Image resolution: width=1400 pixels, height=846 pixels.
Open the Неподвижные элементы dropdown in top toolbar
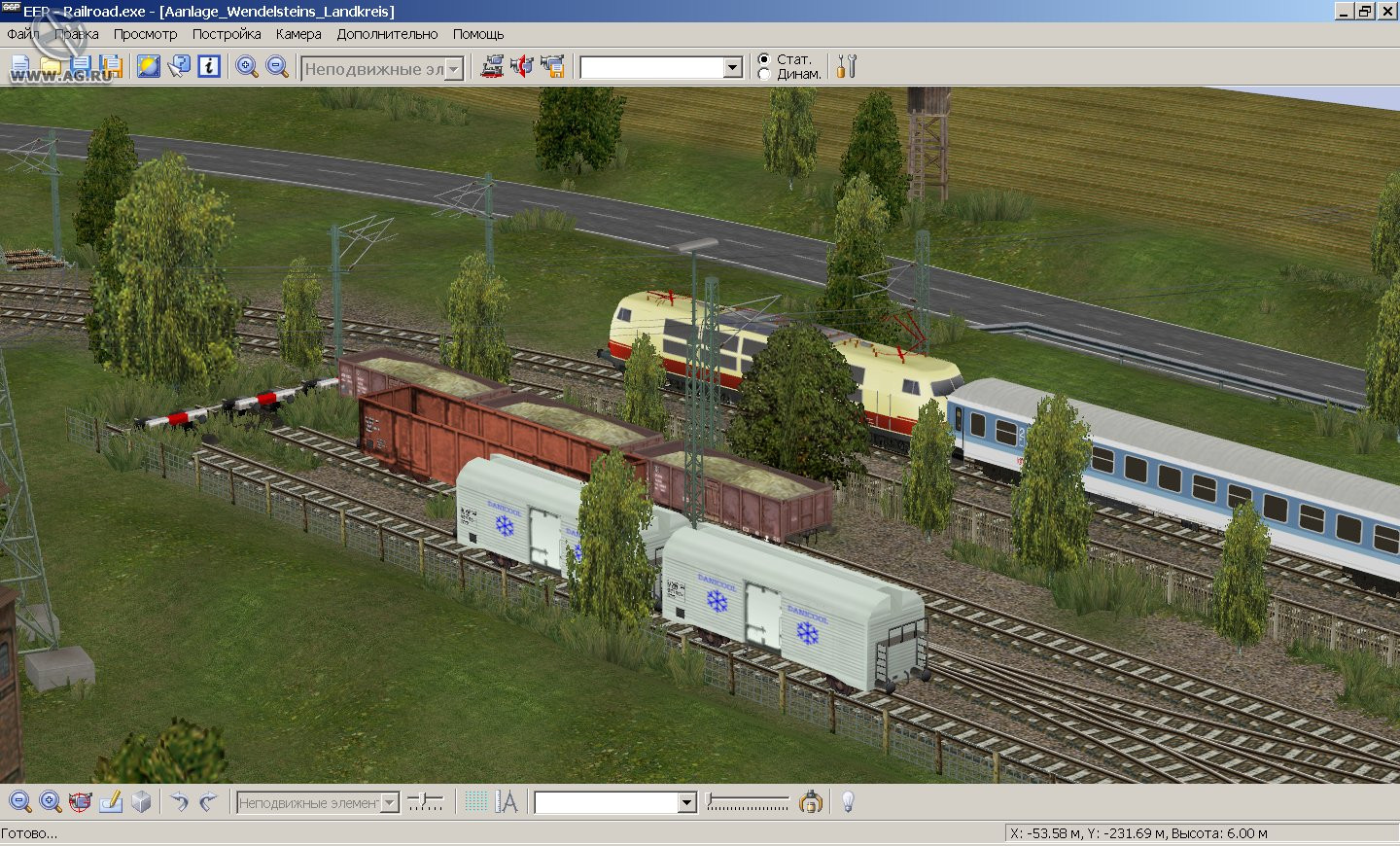[454, 68]
